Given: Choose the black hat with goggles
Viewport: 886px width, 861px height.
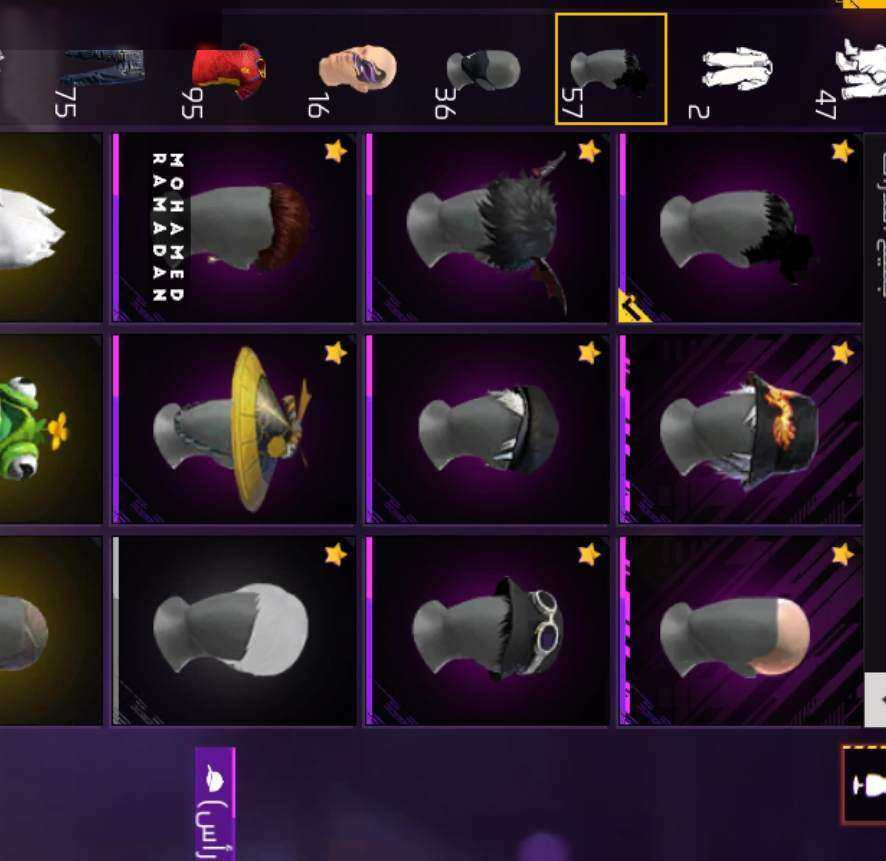Looking at the screenshot, I should pos(488,631).
